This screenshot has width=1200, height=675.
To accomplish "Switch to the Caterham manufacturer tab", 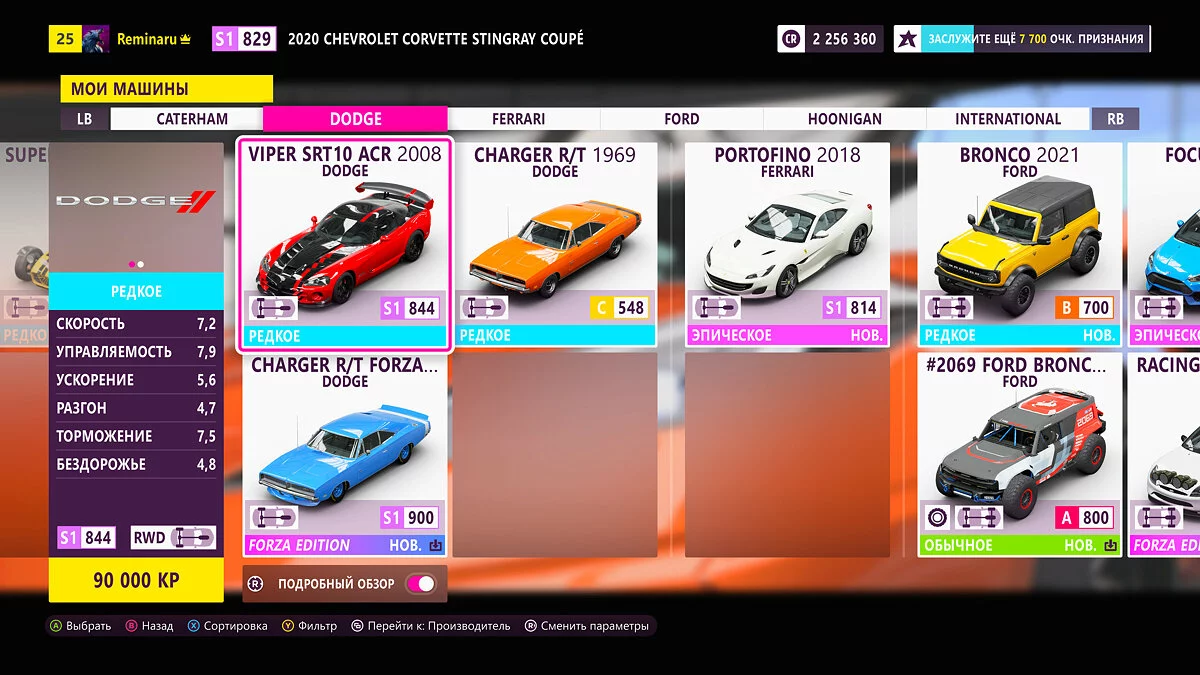I will point(192,119).
